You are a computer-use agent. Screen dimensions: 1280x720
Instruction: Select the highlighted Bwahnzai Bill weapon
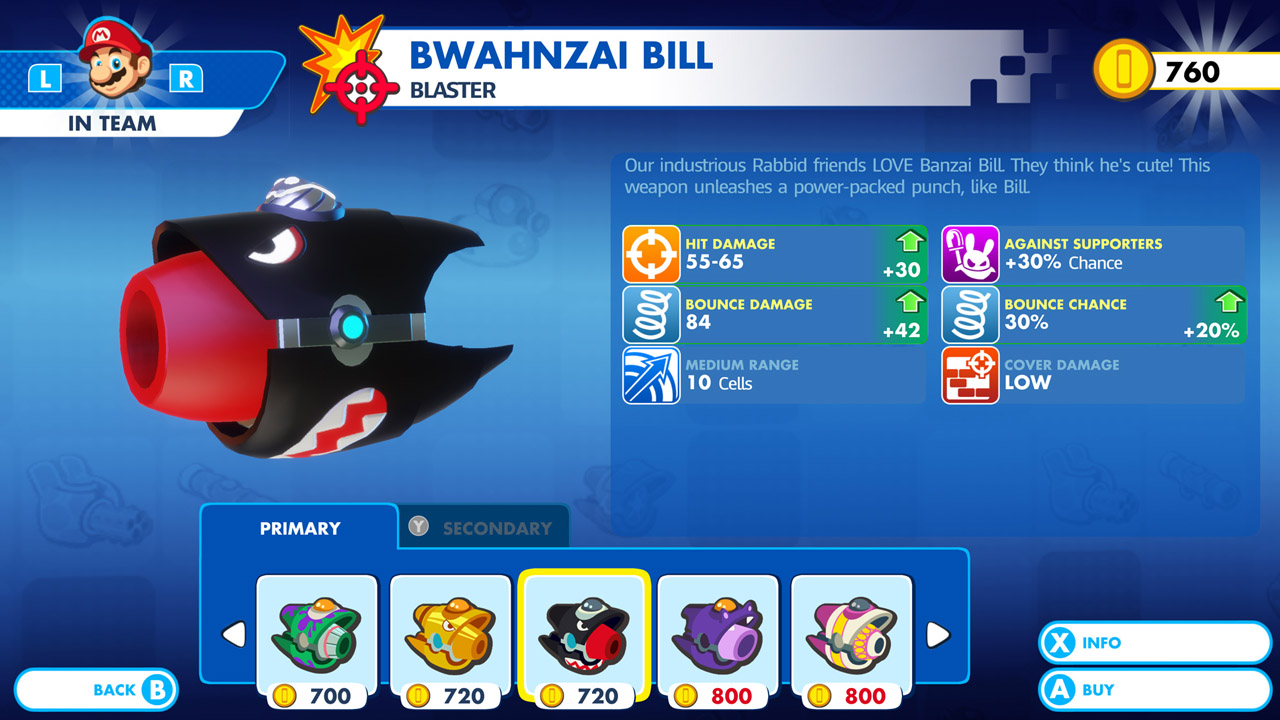click(x=584, y=630)
